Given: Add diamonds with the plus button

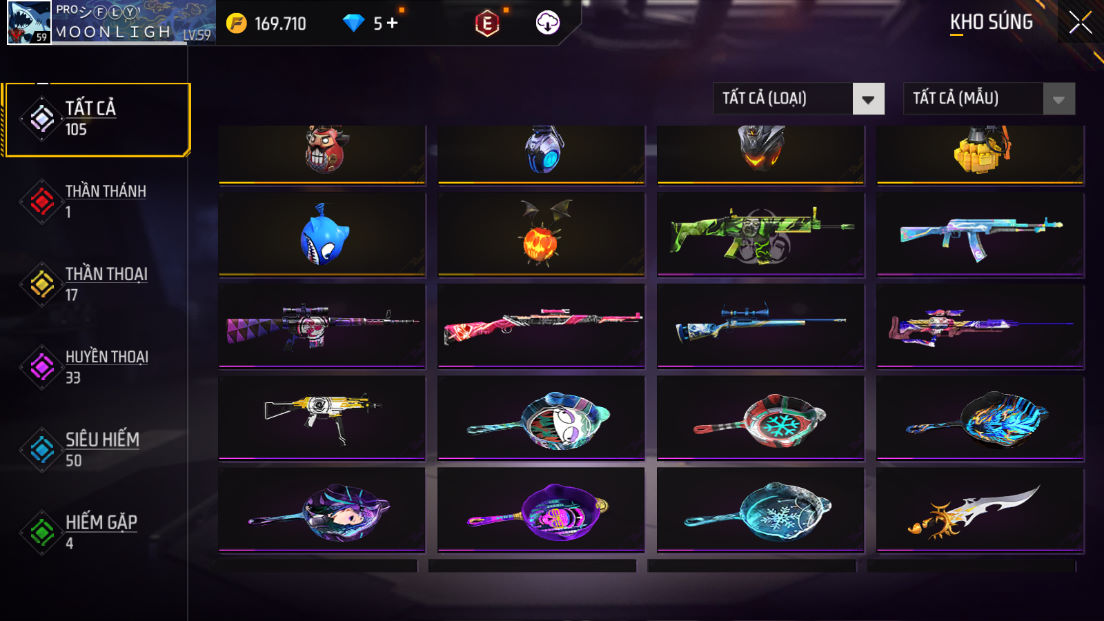Looking at the screenshot, I should tap(392, 23).
